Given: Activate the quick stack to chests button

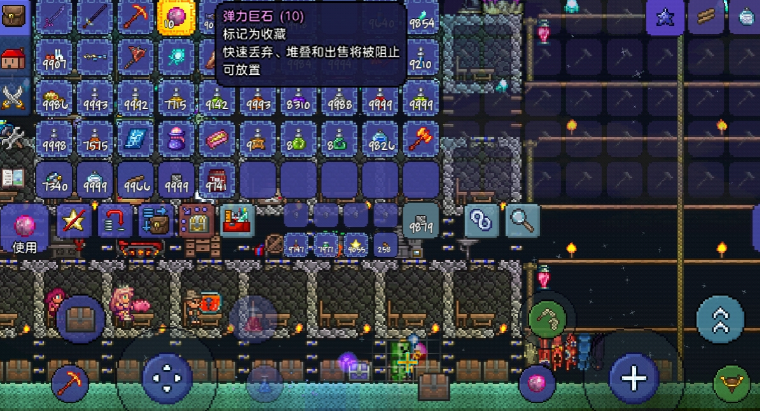Looking at the screenshot, I should click(155, 221).
